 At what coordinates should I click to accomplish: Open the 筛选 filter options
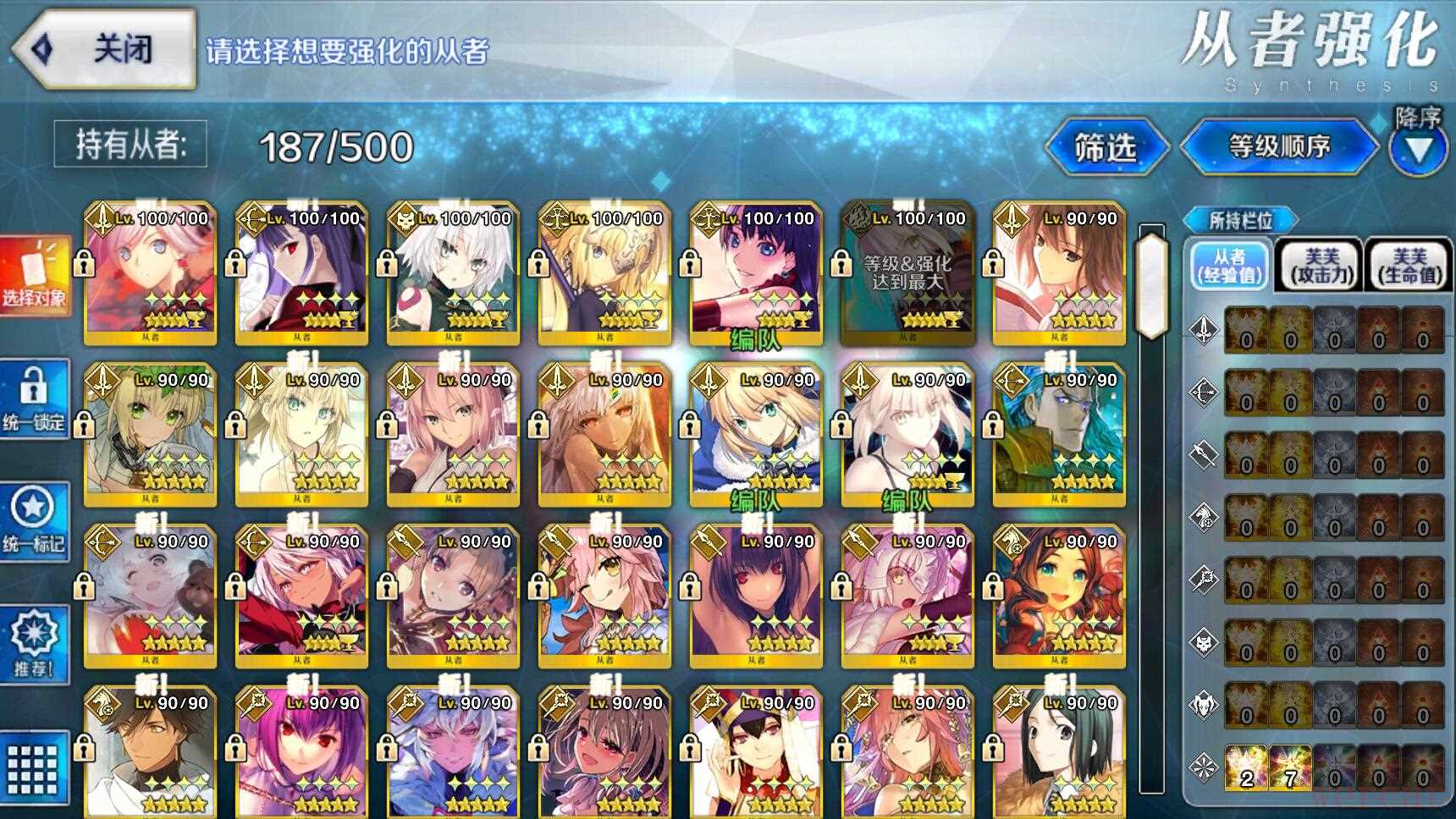coord(1106,148)
